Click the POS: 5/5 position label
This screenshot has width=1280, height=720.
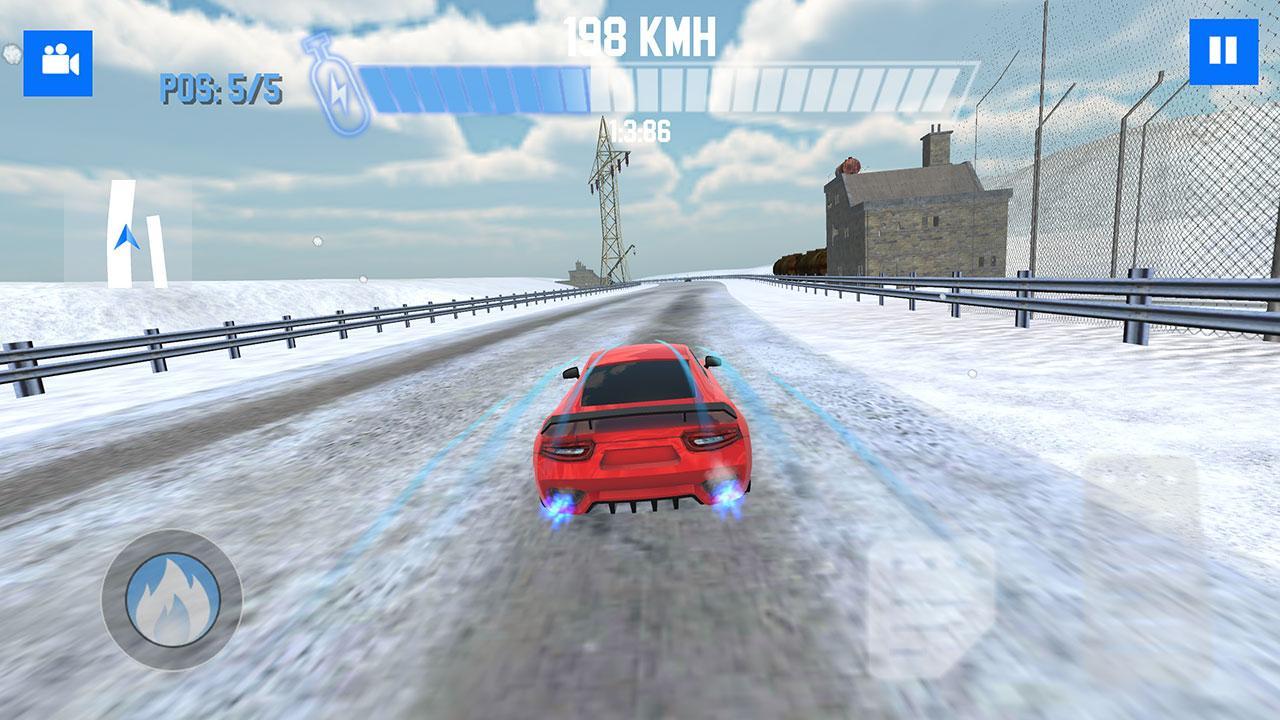tap(223, 88)
